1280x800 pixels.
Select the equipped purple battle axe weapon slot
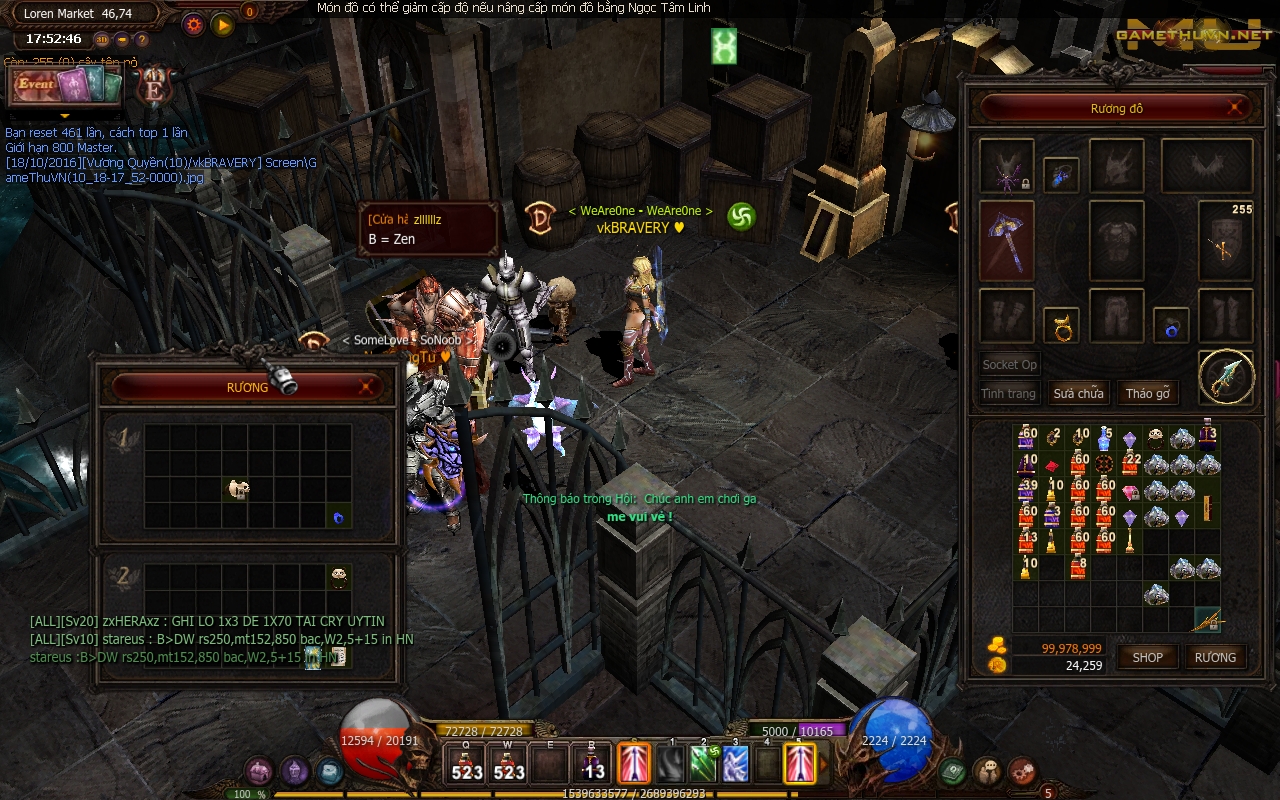tap(1006, 241)
